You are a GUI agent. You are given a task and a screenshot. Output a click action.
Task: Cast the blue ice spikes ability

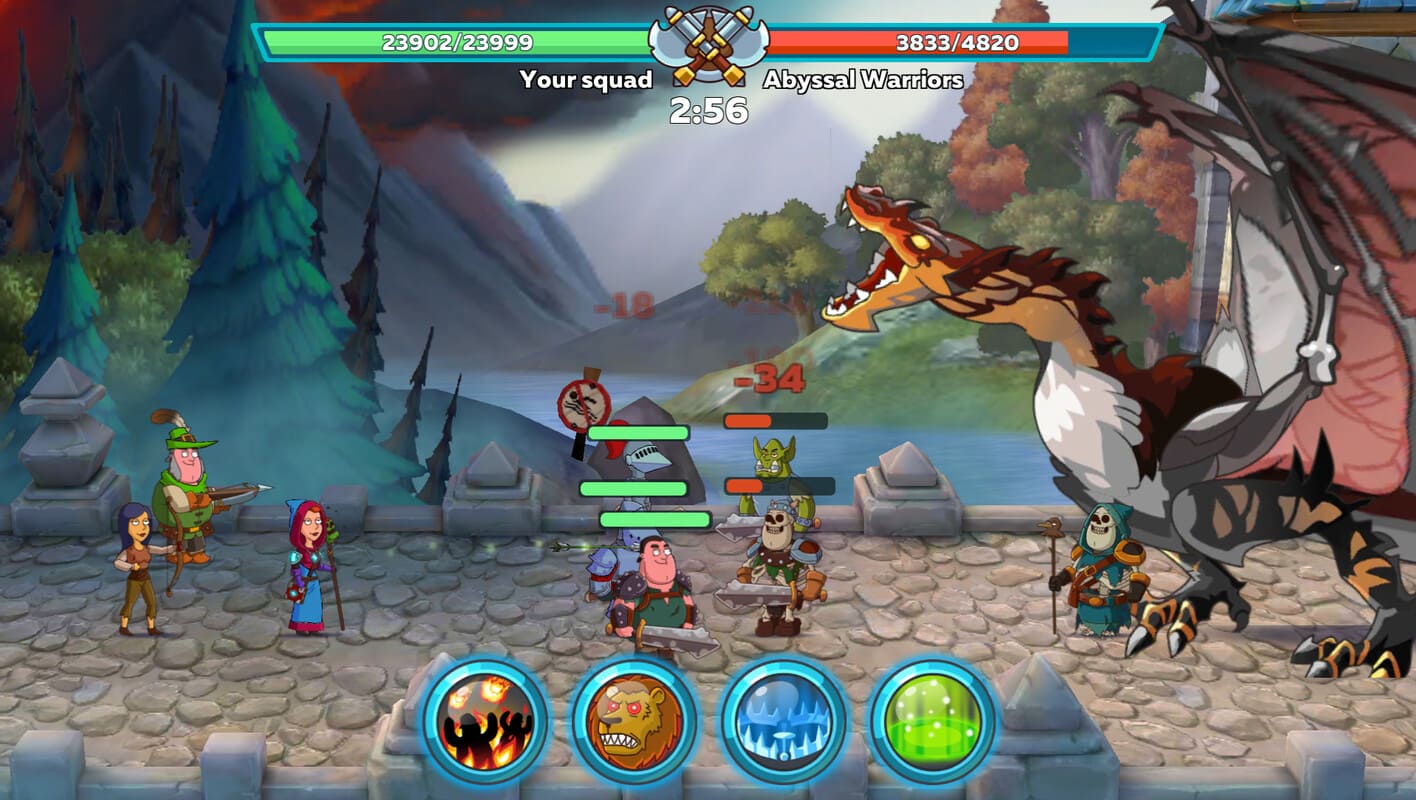(x=783, y=722)
